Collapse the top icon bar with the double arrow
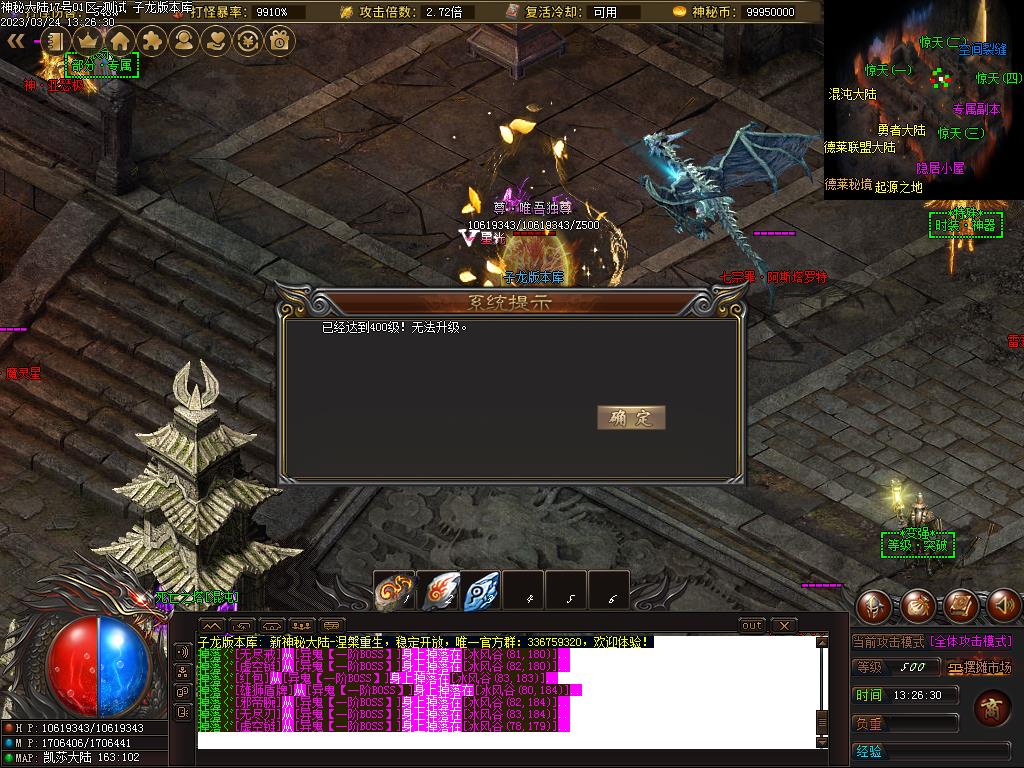This screenshot has height=768, width=1024. click(16, 41)
